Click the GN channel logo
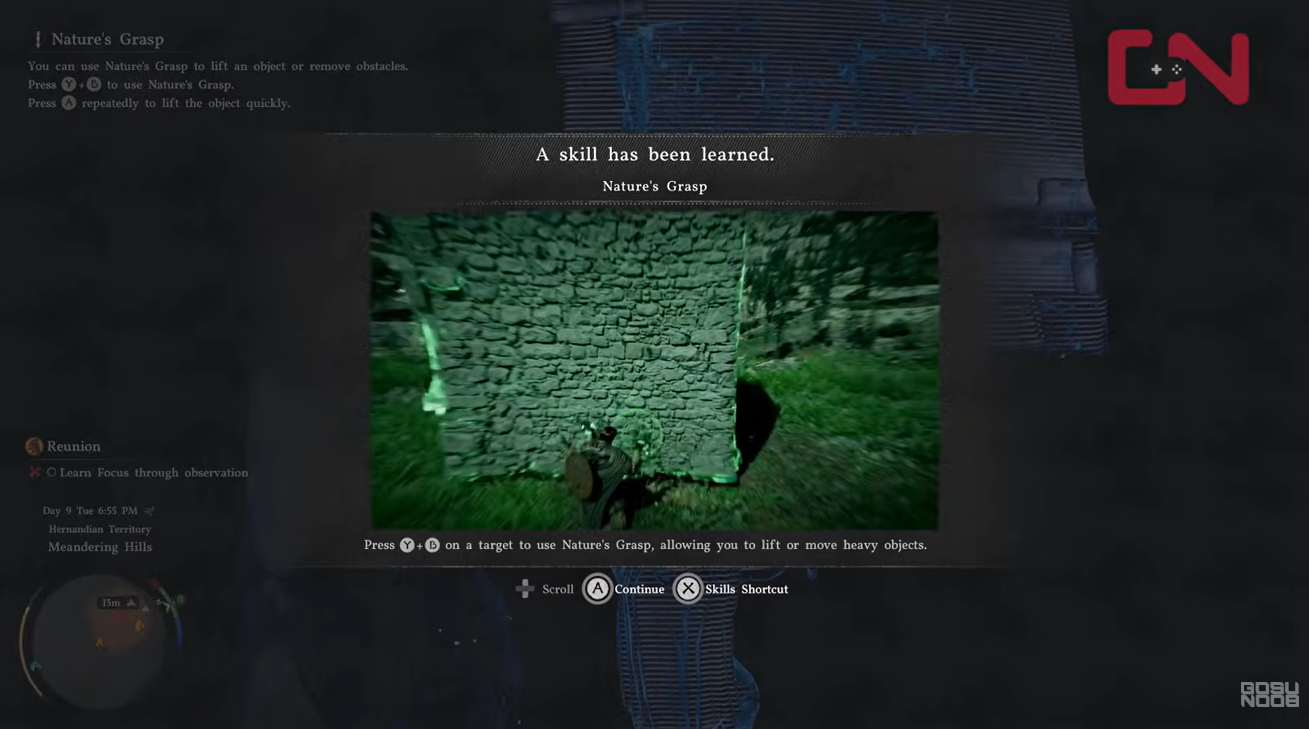The width and height of the screenshot is (1309, 729). pyautogui.click(x=1178, y=69)
